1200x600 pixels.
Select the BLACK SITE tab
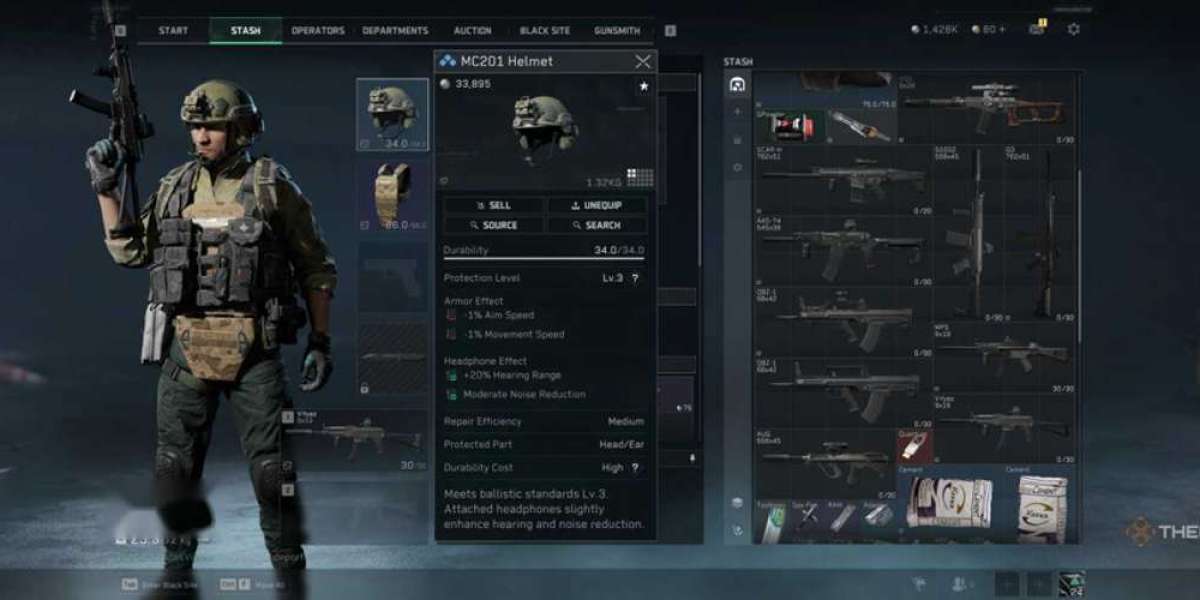545,31
